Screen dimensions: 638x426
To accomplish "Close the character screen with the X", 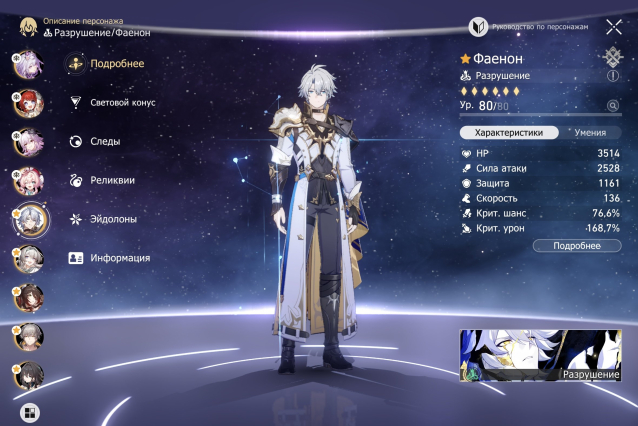I will [613, 27].
